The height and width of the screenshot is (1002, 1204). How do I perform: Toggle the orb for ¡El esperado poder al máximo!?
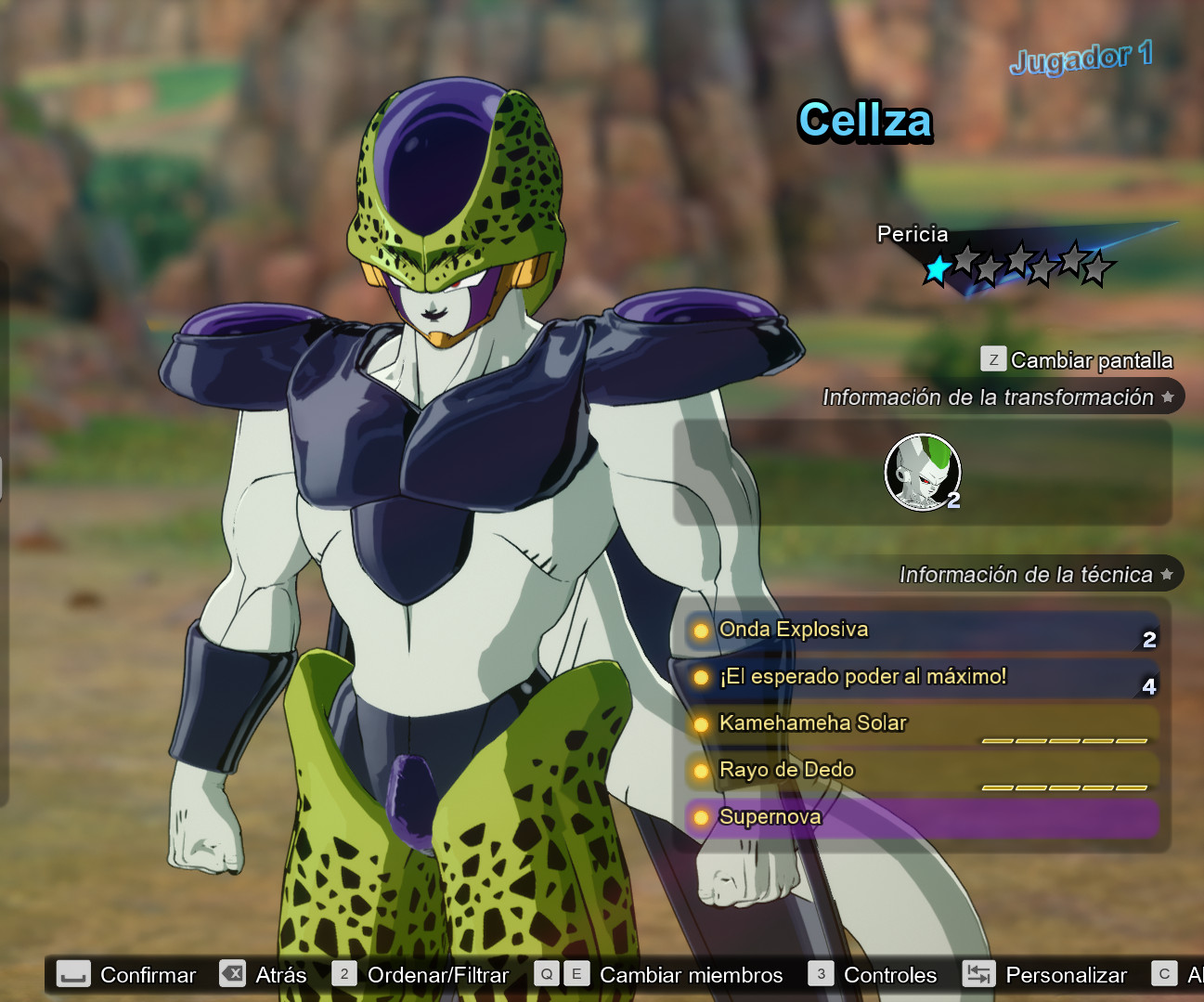click(x=701, y=677)
